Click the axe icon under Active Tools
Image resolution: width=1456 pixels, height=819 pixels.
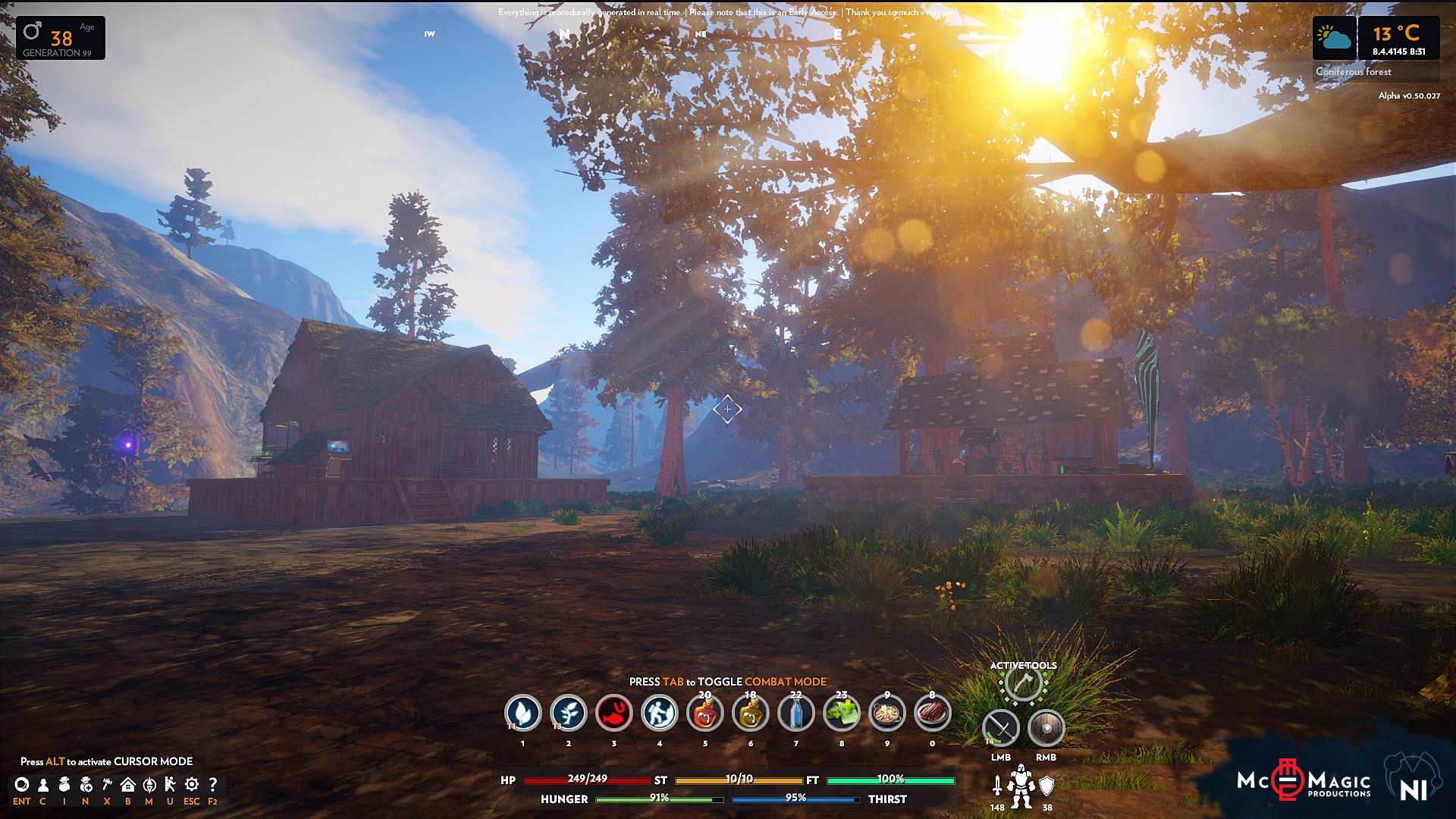pyautogui.click(x=1023, y=685)
